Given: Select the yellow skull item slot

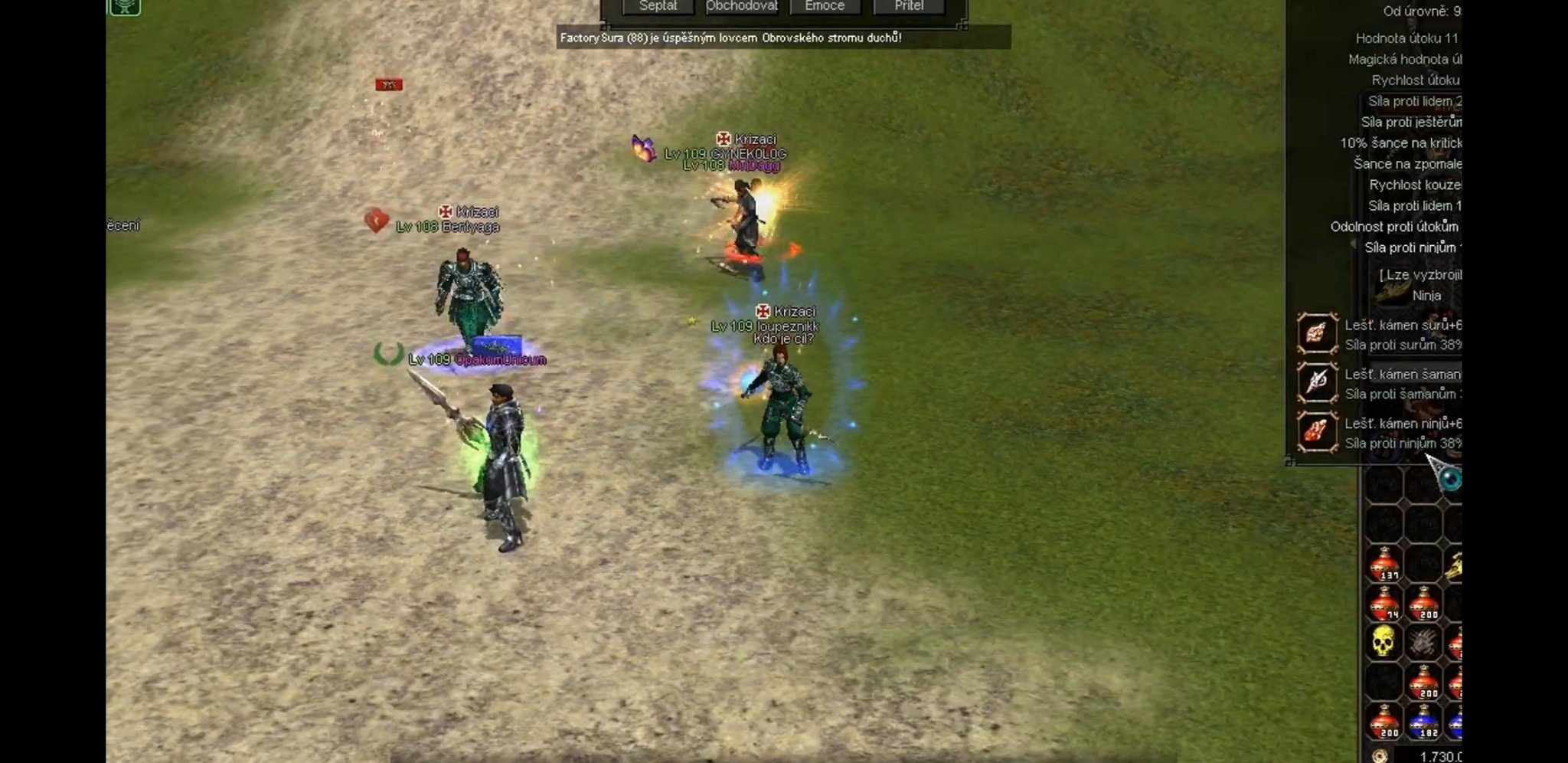Looking at the screenshot, I should pyautogui.click(x=1383, y=642).
